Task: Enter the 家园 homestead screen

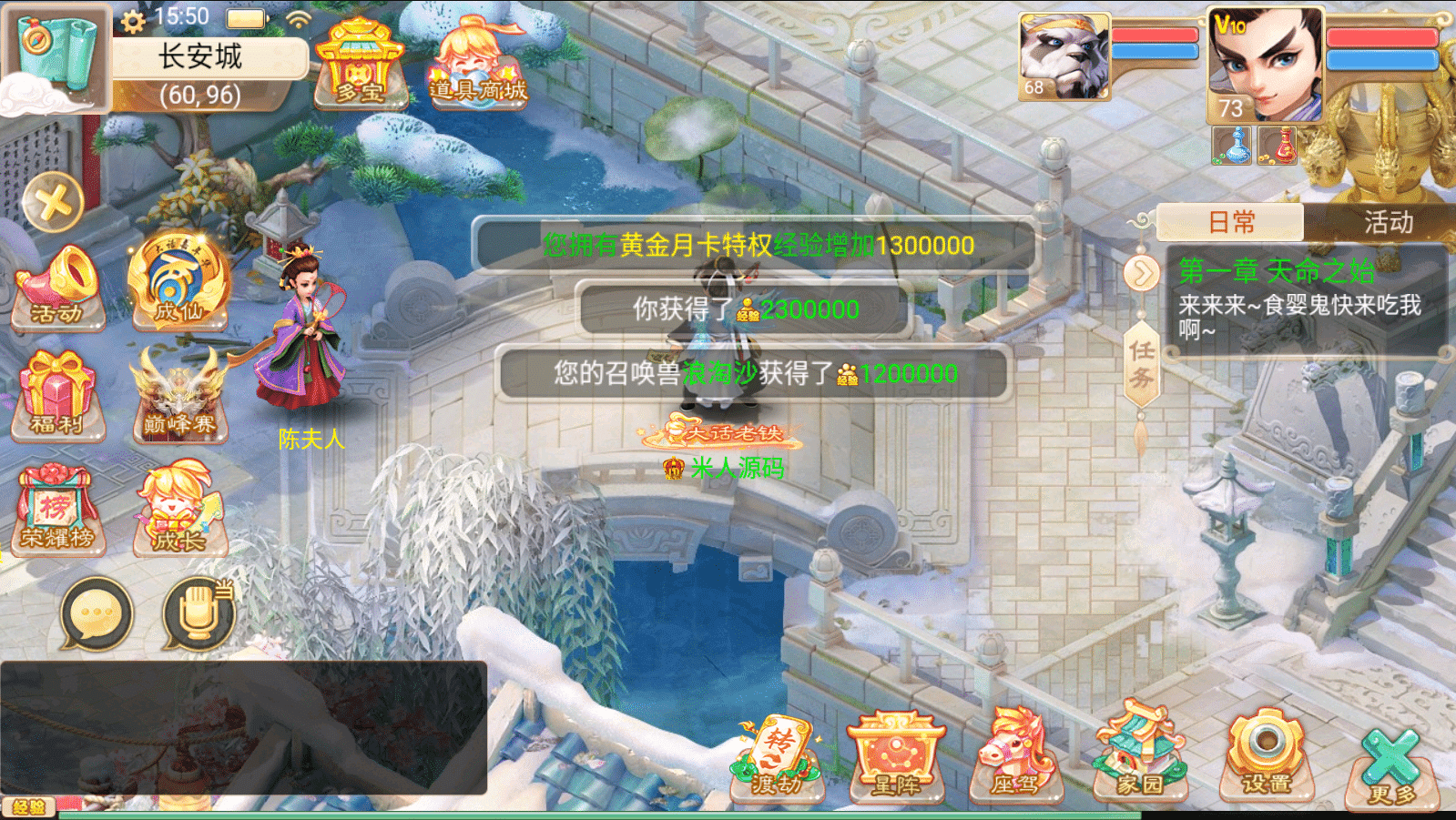Action: coord(1136,761)
